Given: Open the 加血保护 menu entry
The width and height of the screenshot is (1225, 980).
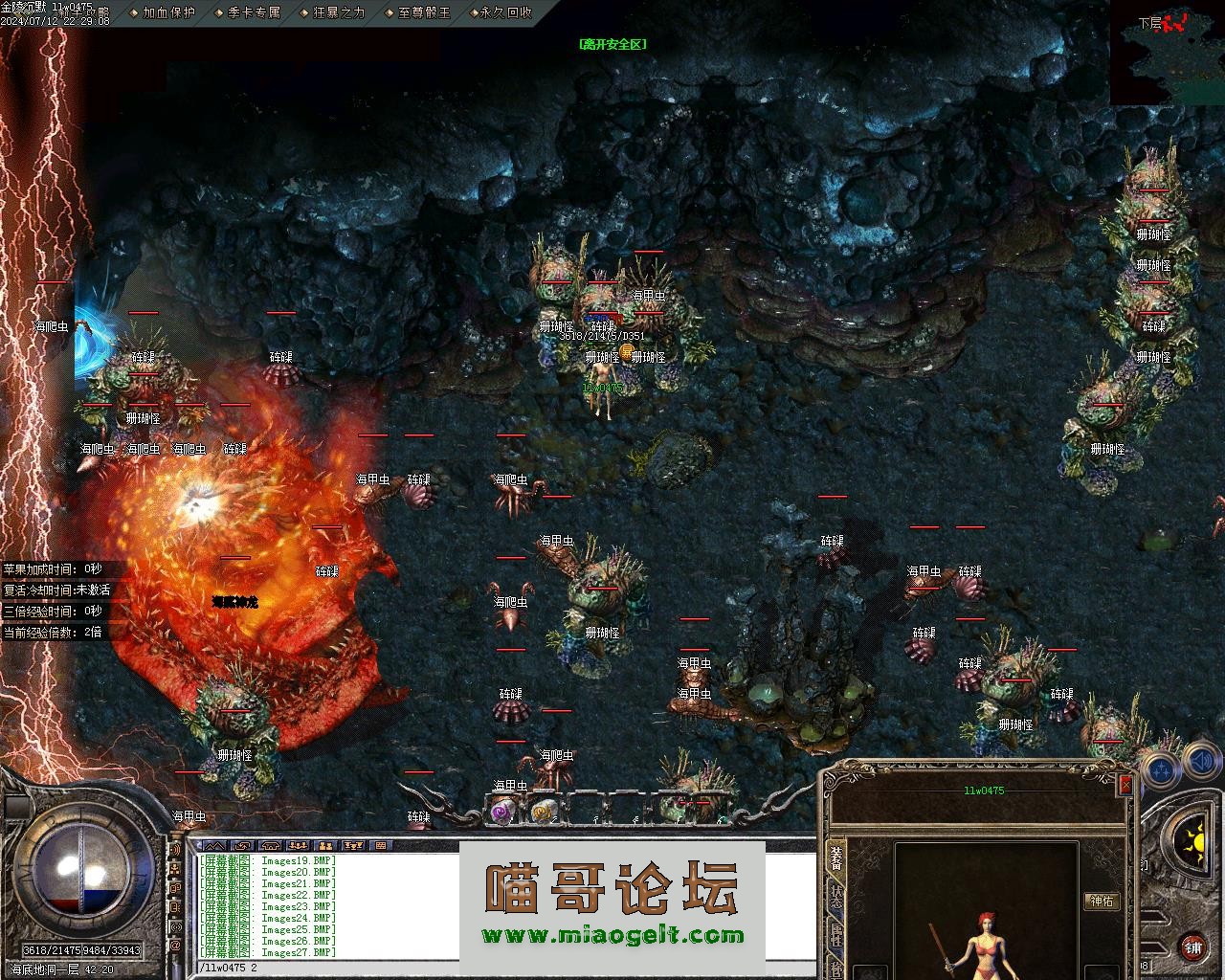Looking at the screenshot, I should click(167, 12).
